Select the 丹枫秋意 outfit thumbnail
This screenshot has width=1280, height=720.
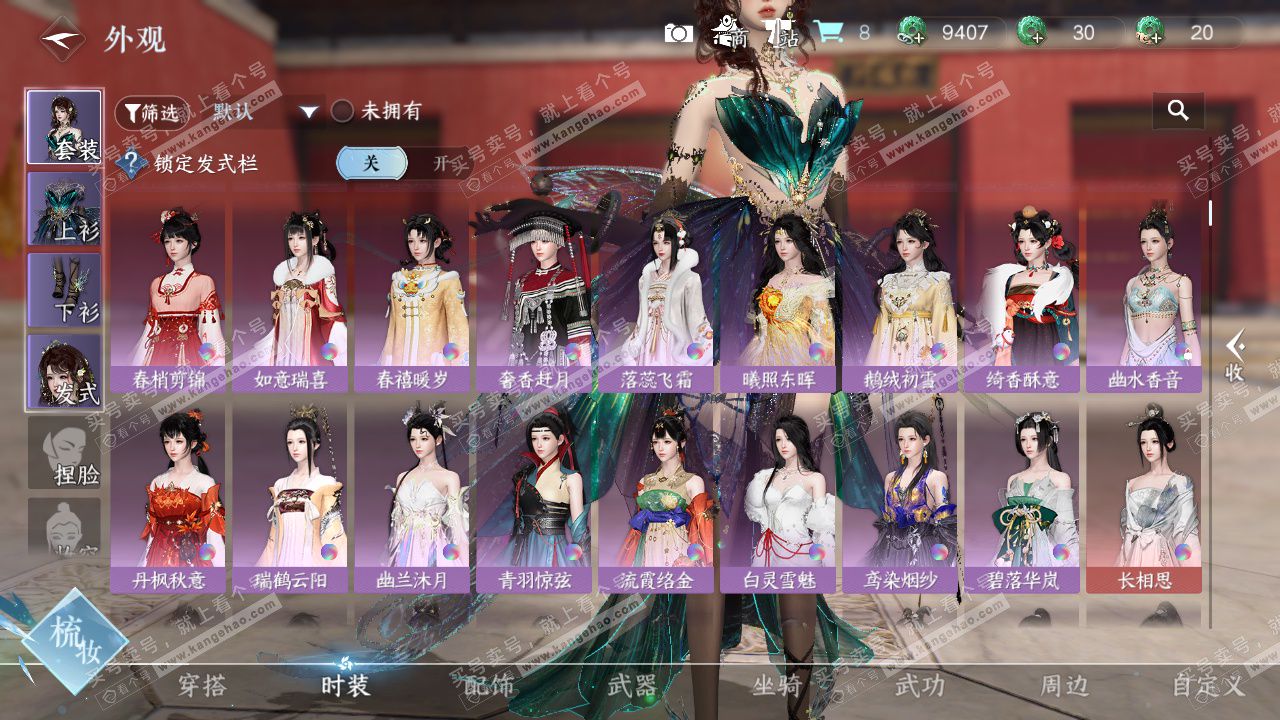point(168,497)
